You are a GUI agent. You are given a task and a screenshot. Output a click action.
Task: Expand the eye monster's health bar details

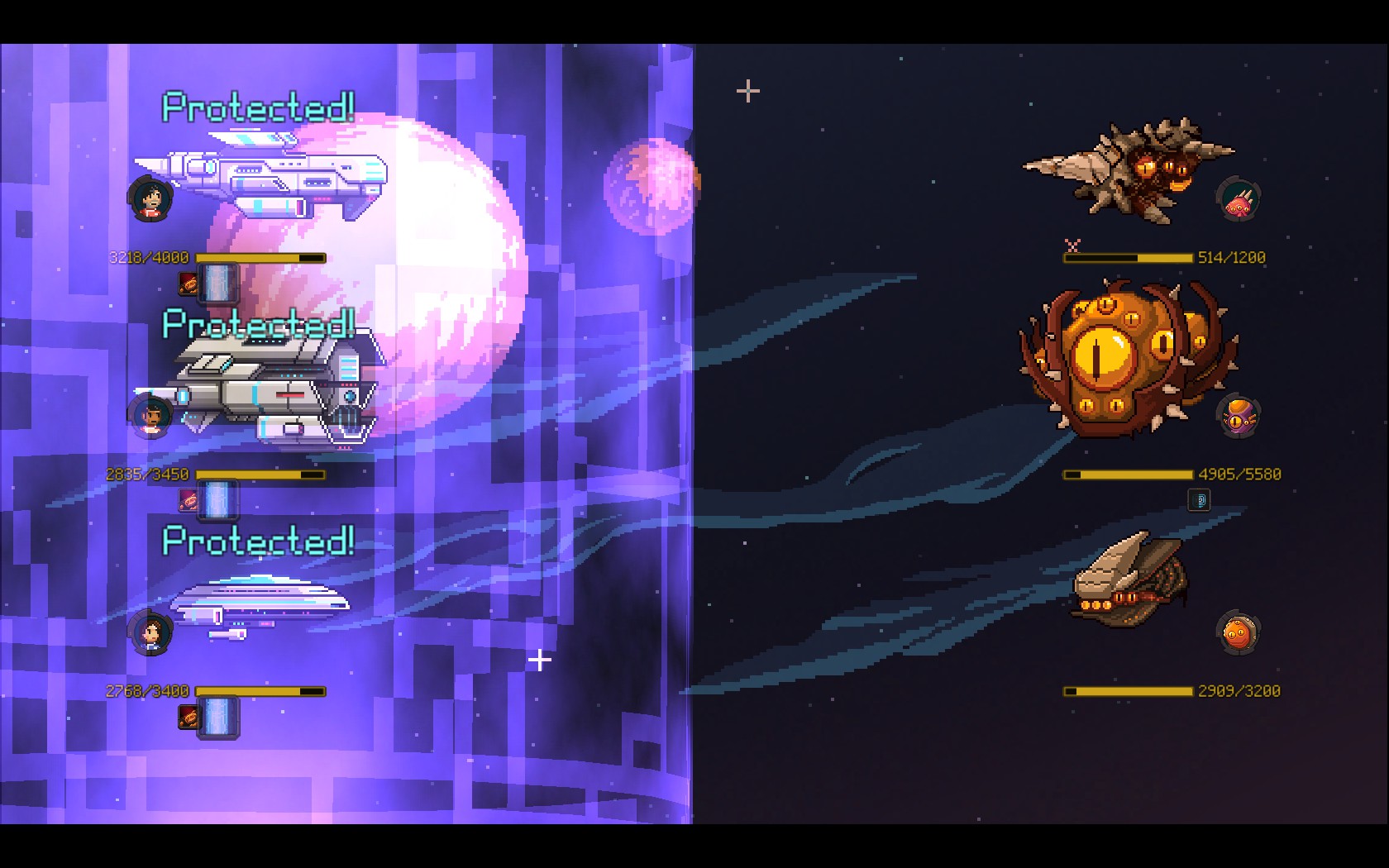click(1129, 474)
